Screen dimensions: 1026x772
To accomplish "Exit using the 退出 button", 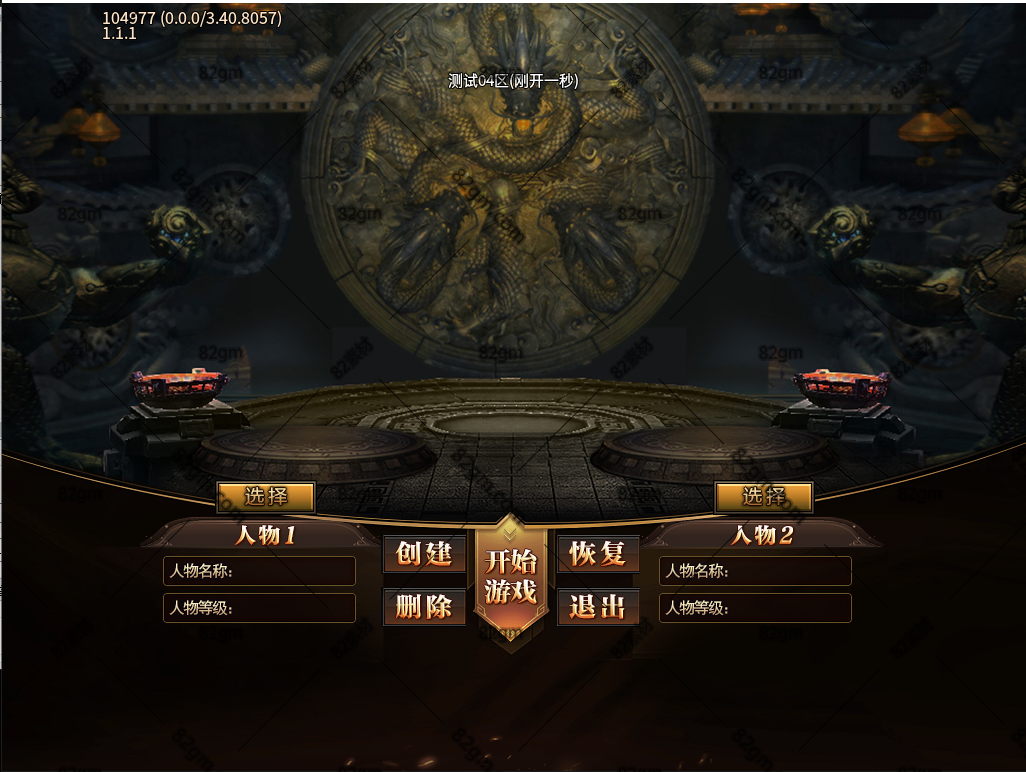I will [x=598, y=606].
